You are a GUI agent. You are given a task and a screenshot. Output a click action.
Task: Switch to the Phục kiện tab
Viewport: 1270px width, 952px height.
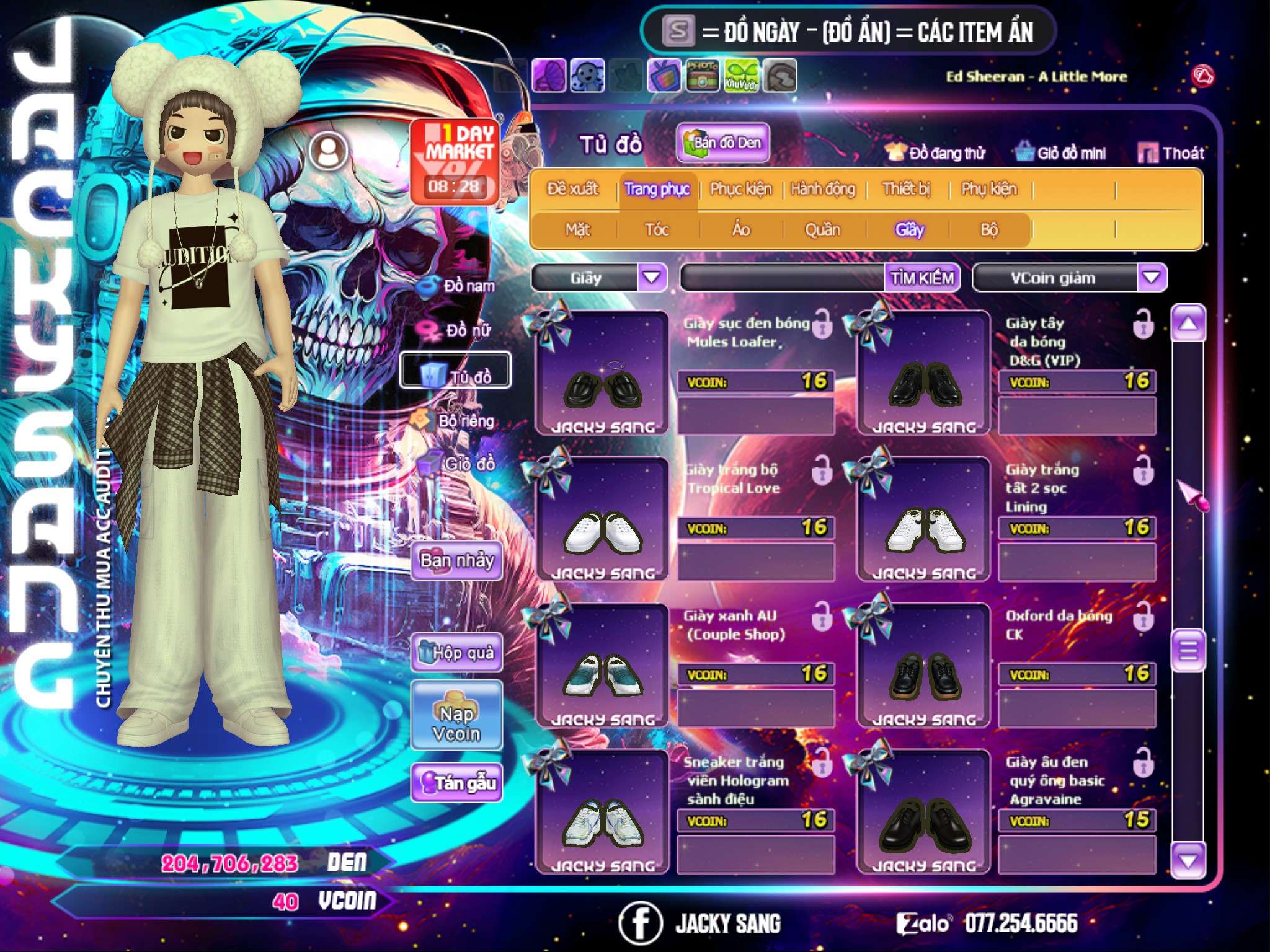[x=740, y=189]
